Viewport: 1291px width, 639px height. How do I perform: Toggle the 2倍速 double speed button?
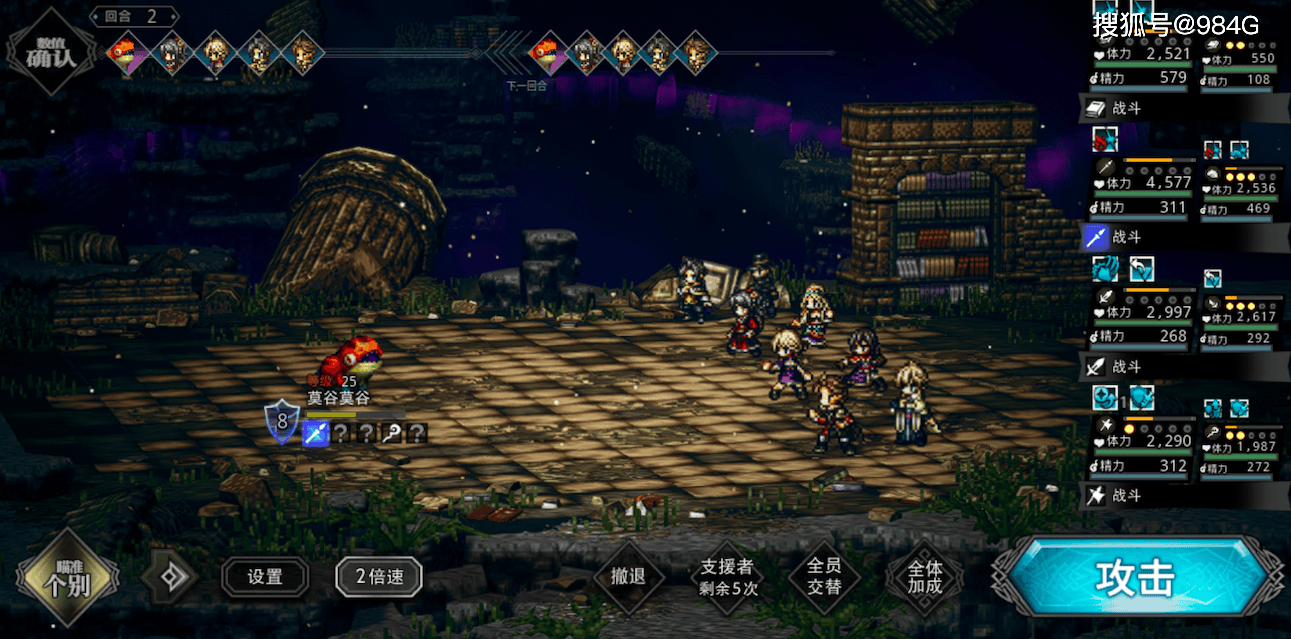pos(378,576)
